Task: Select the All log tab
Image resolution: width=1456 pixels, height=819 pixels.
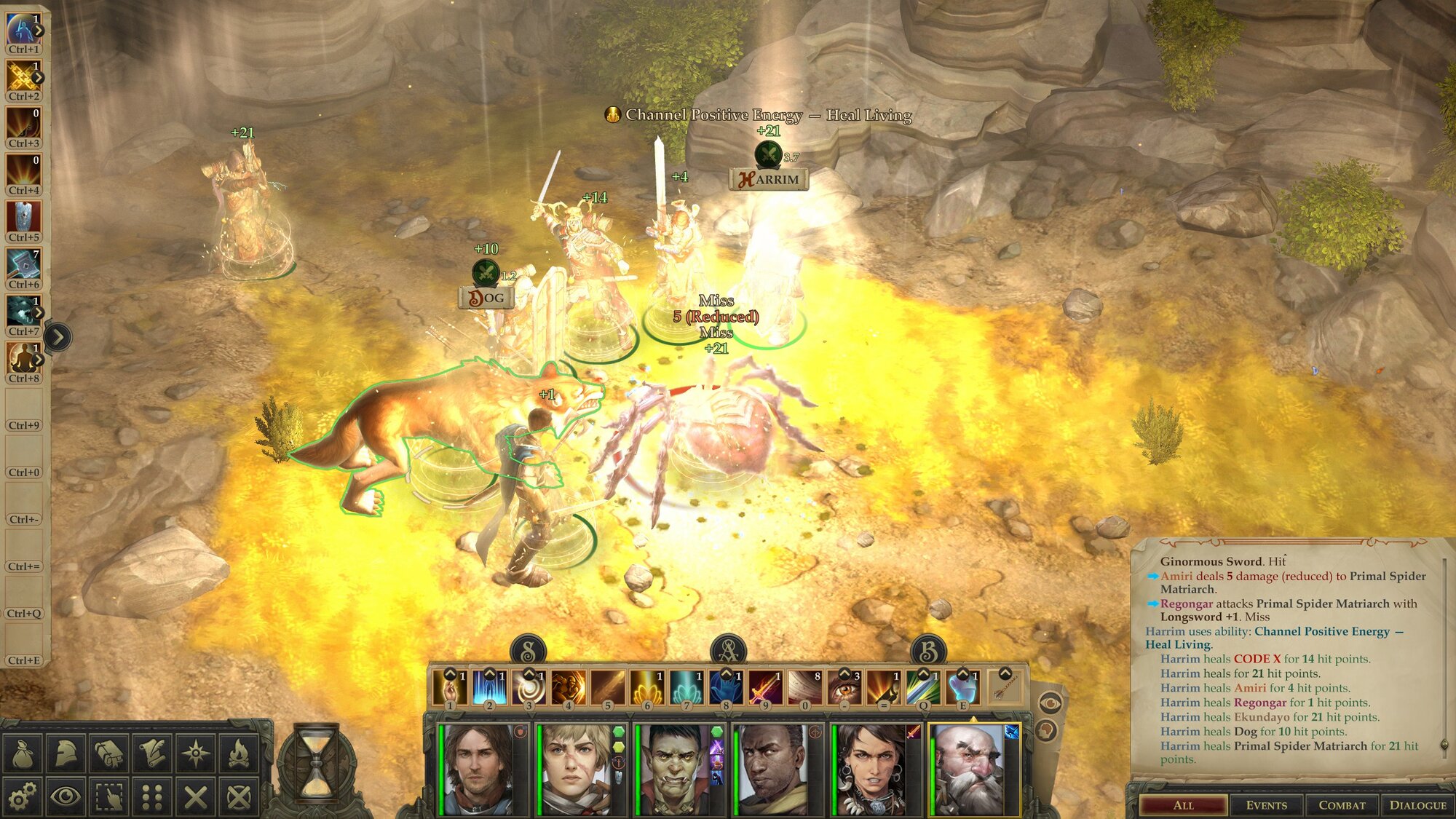Action: pos(1184,805)
